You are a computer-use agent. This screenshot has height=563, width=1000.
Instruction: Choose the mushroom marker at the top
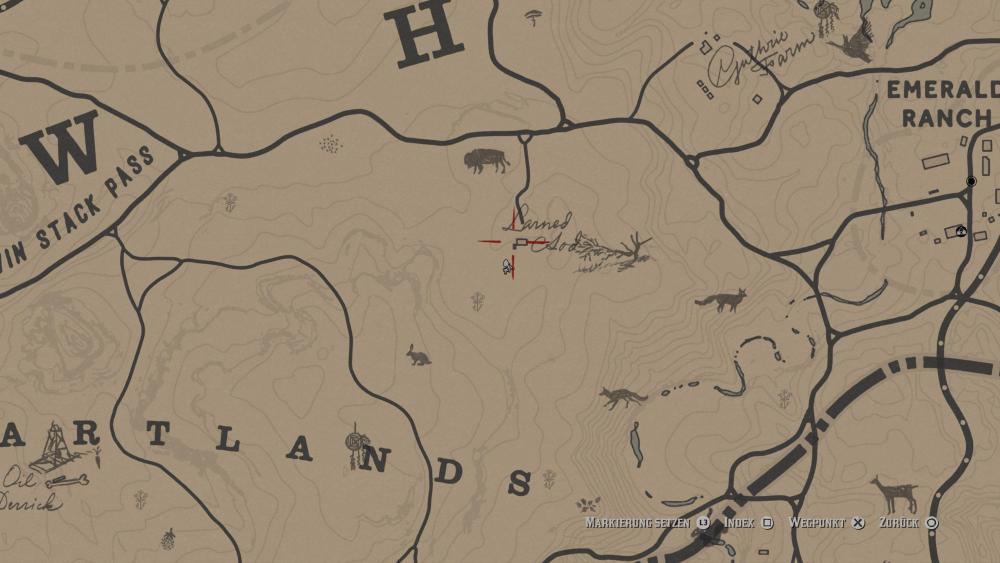pyautogui.click(x=535, y=17)
